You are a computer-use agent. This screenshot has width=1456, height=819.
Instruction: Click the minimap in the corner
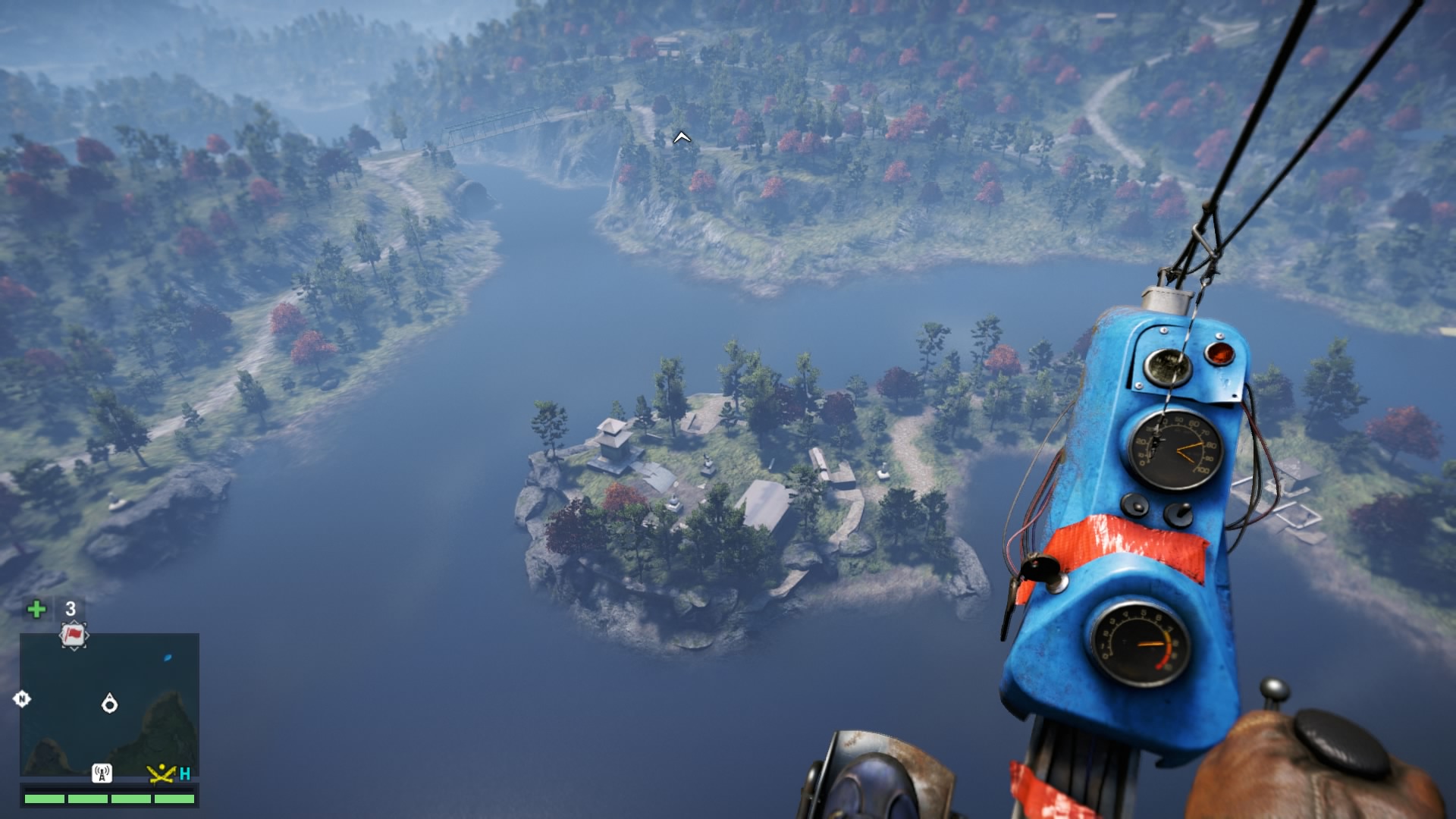pos(109,705)
